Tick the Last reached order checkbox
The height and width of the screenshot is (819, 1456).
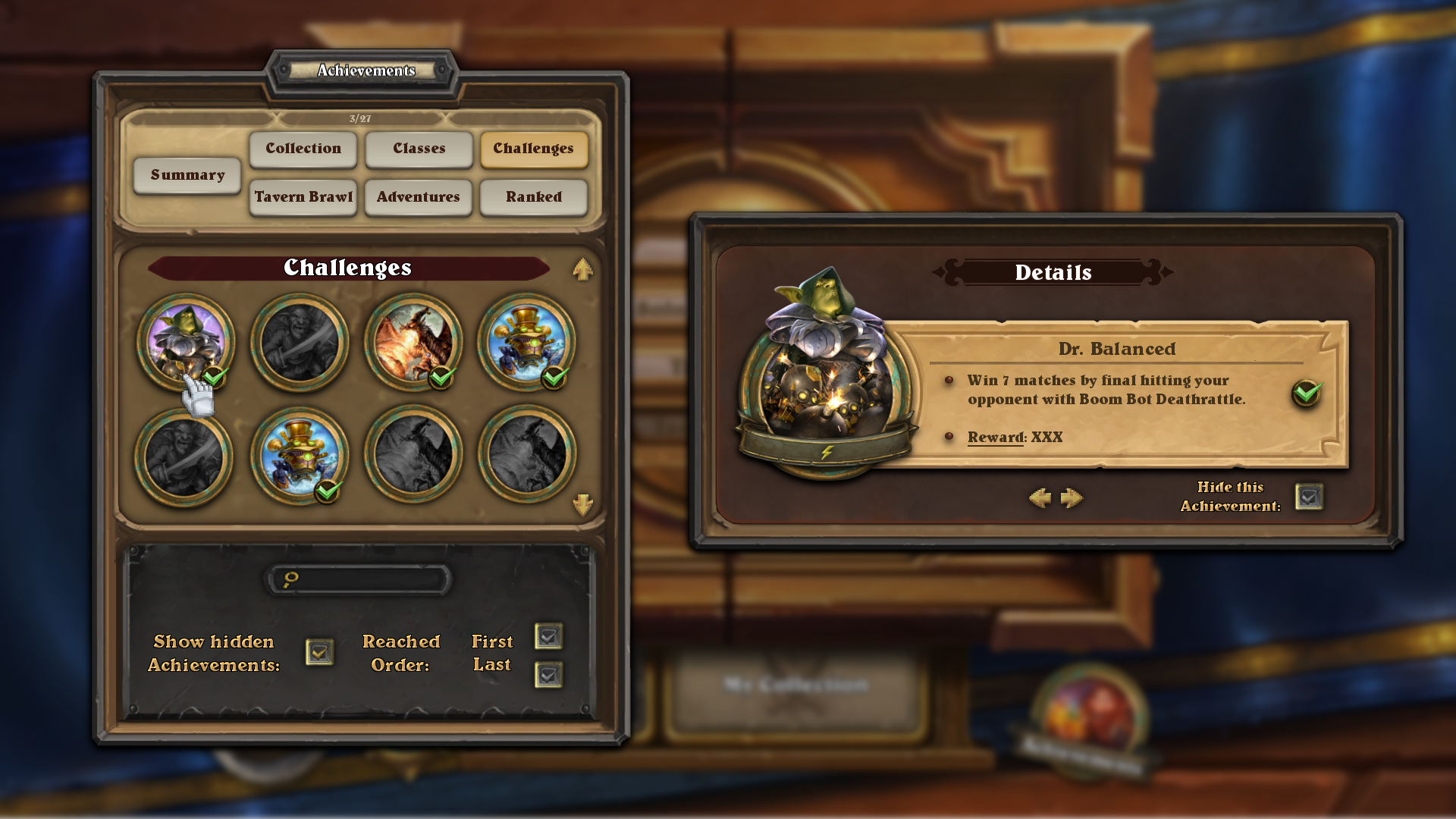[x=548, y=674]
